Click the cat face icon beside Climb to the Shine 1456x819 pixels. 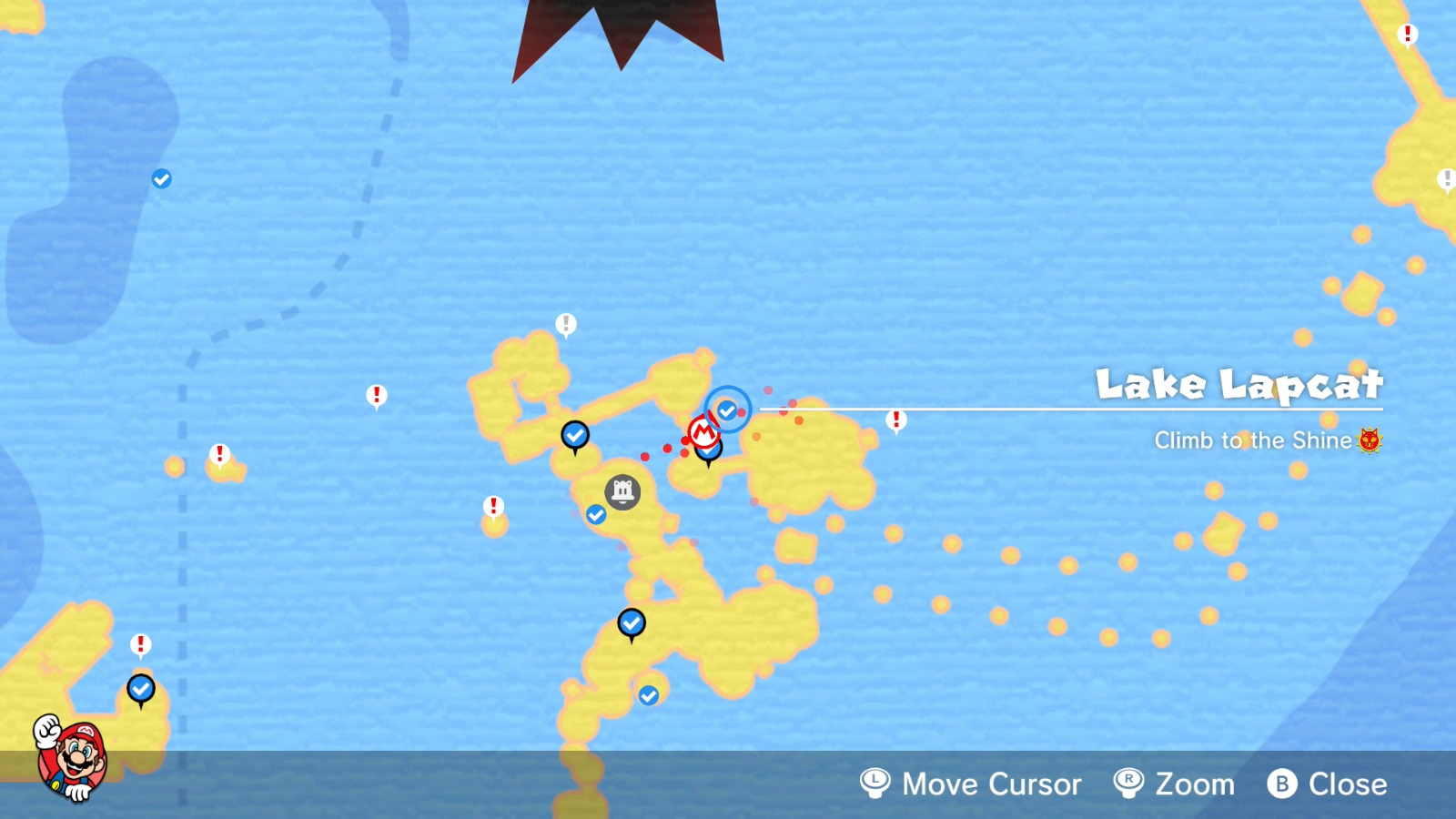coord(1370,440)
